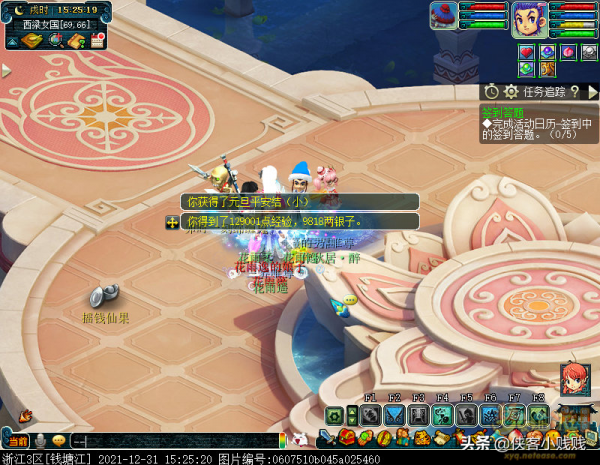Open the chat emoji picker

click(x=59, y=441)
